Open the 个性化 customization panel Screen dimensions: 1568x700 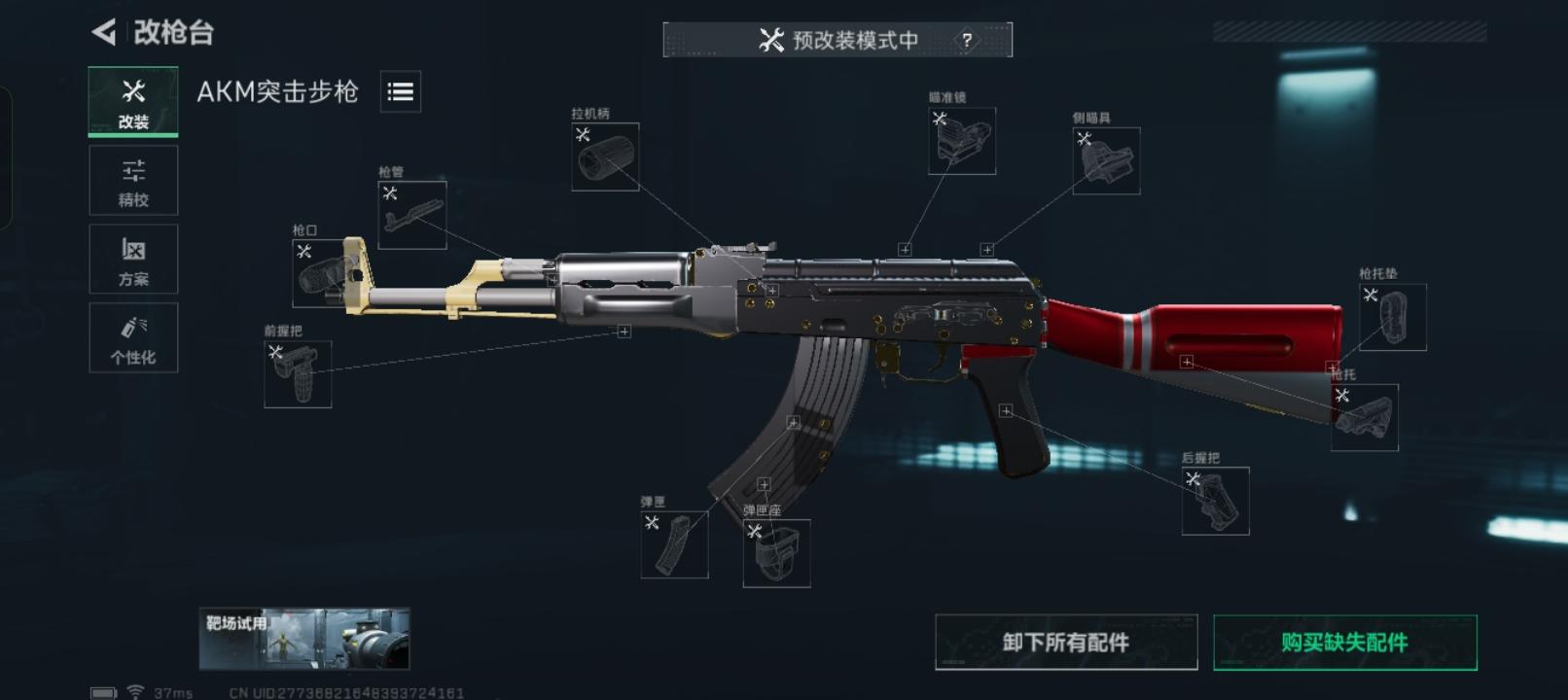click(132, 337)
